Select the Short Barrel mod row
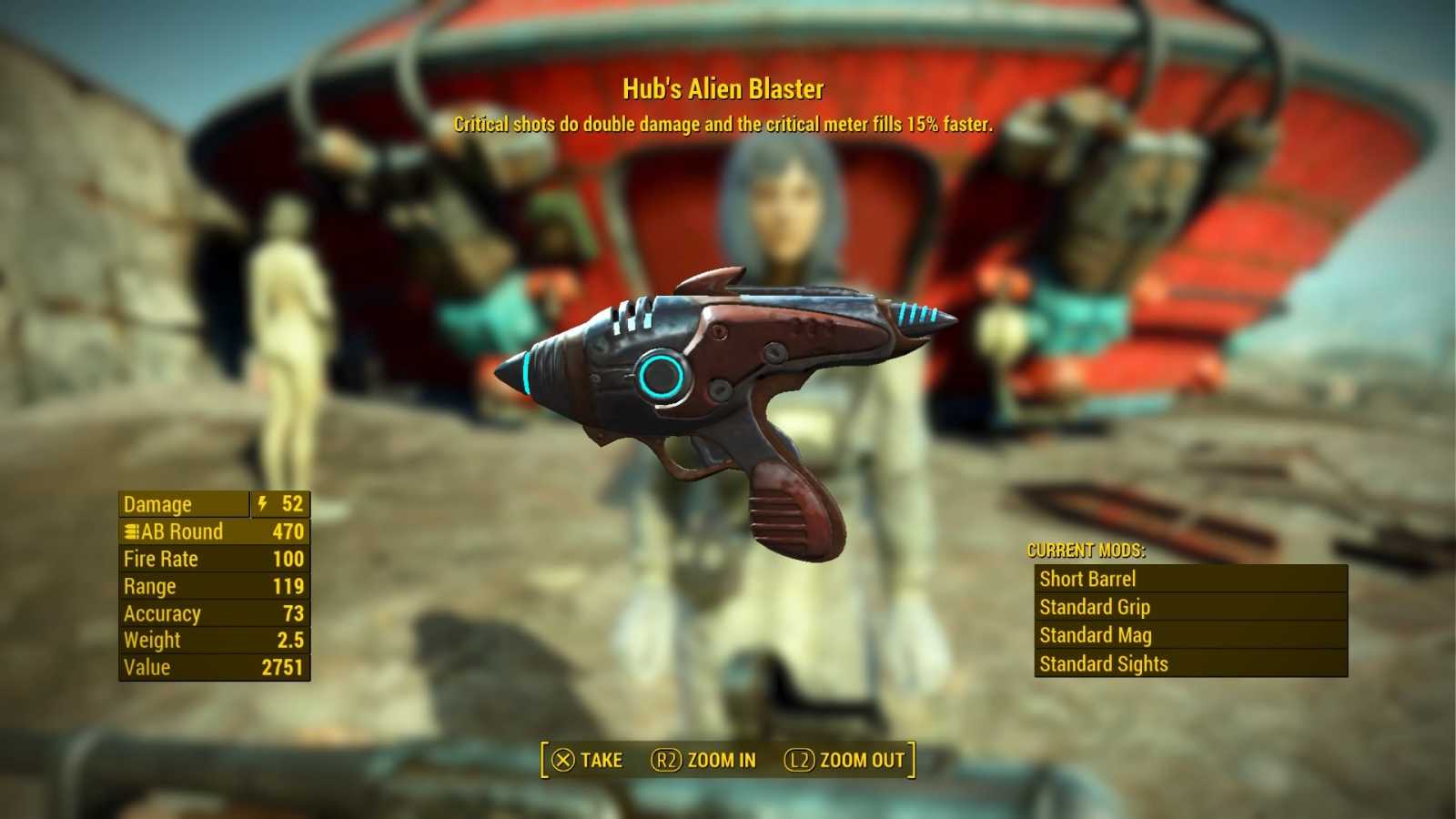 1190,579
